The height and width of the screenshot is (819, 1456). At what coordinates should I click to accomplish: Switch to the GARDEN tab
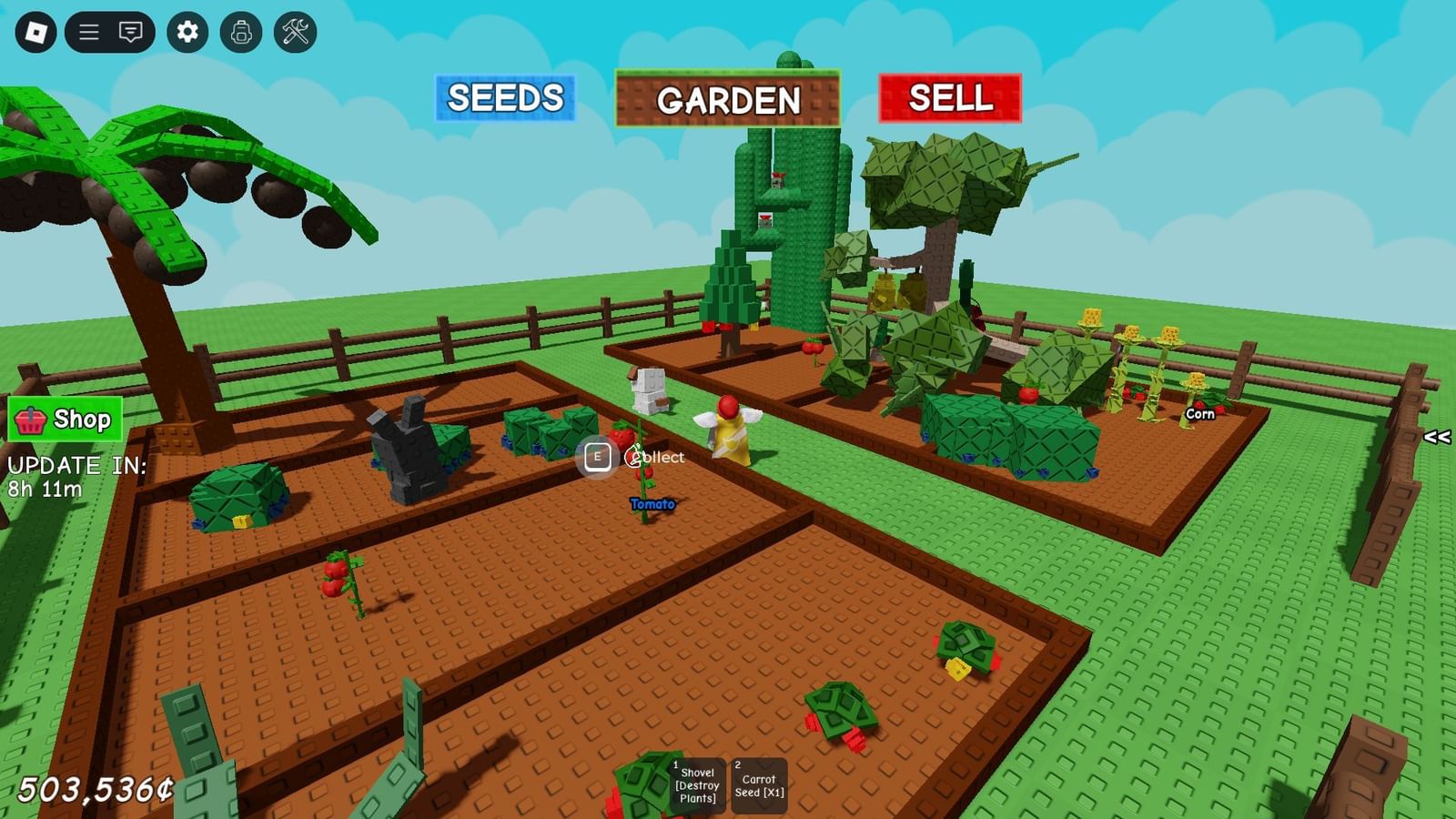point(729,101)
